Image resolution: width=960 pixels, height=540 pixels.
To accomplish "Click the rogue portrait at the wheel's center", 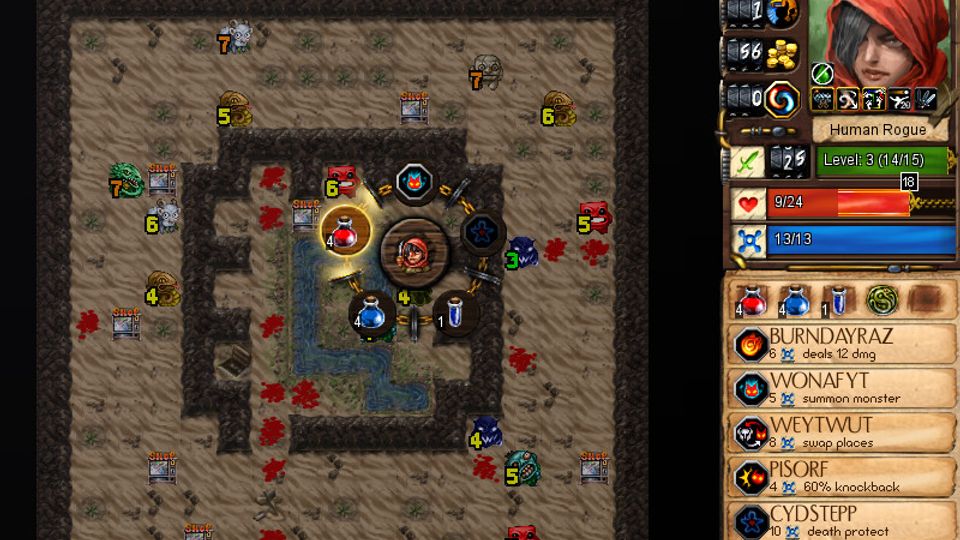I will [x=414, y=250].
